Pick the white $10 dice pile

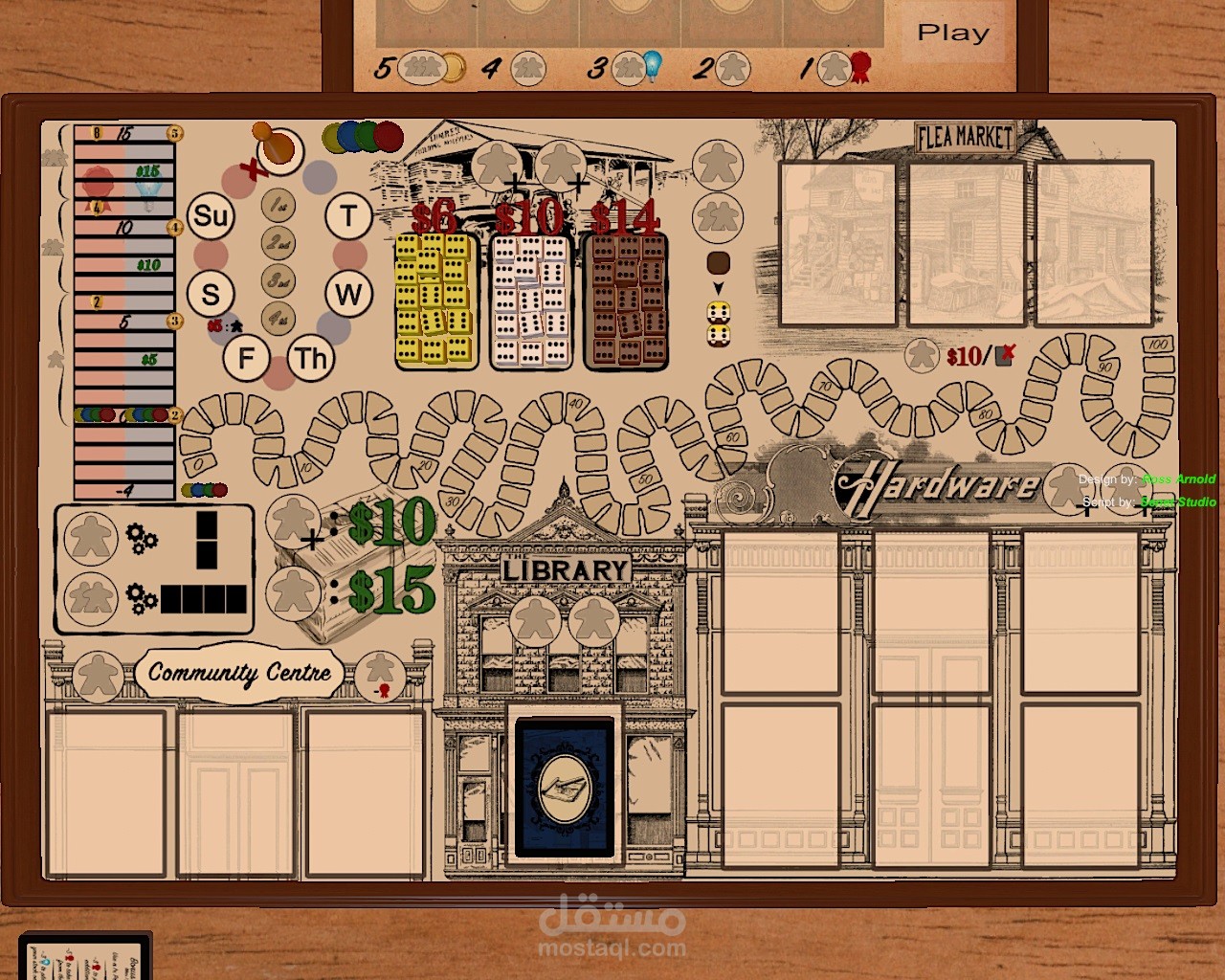pyautogui.click(x=530, y=301)
